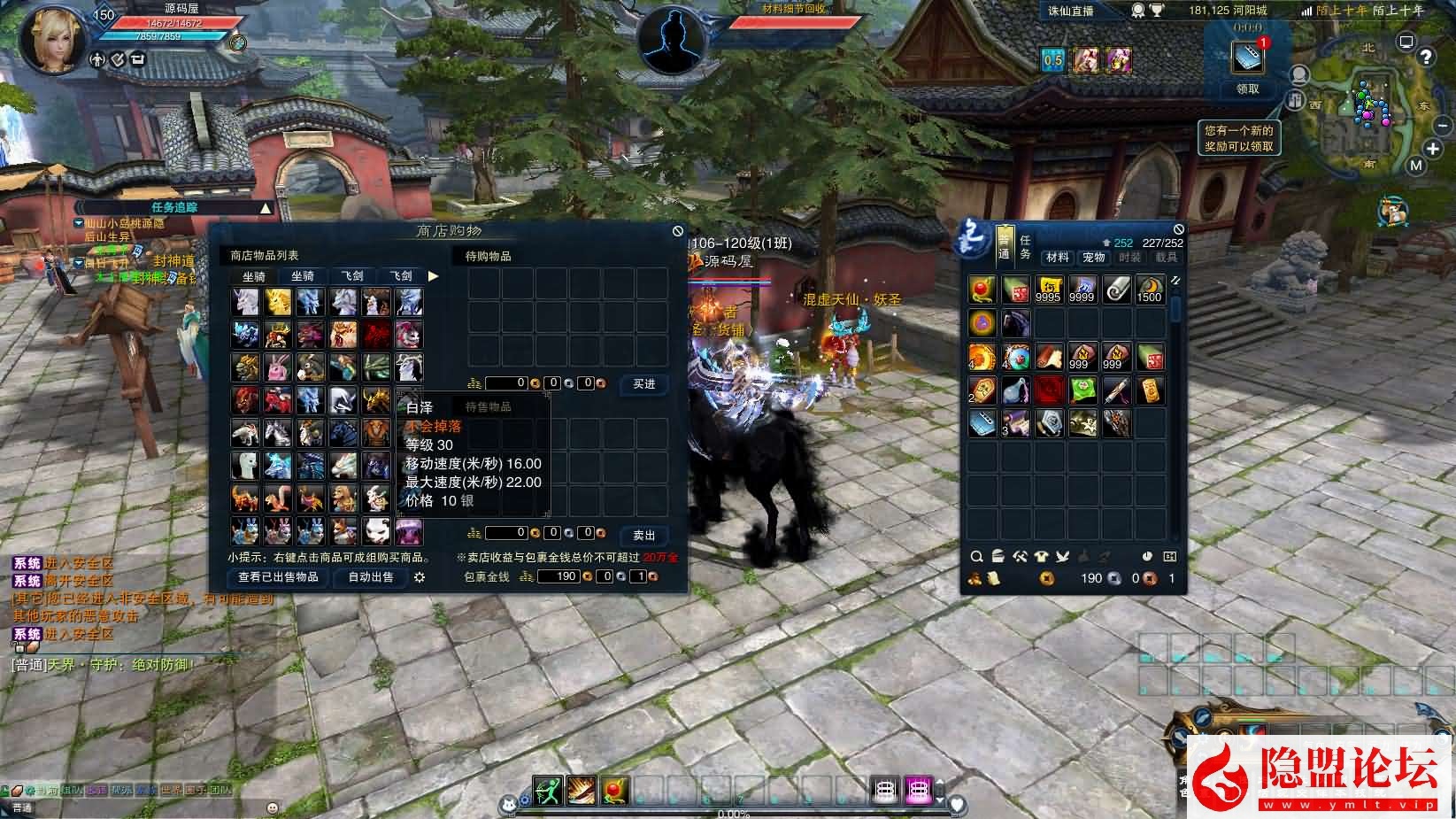Select the panda mount in the shop

(x=376, y=531)
